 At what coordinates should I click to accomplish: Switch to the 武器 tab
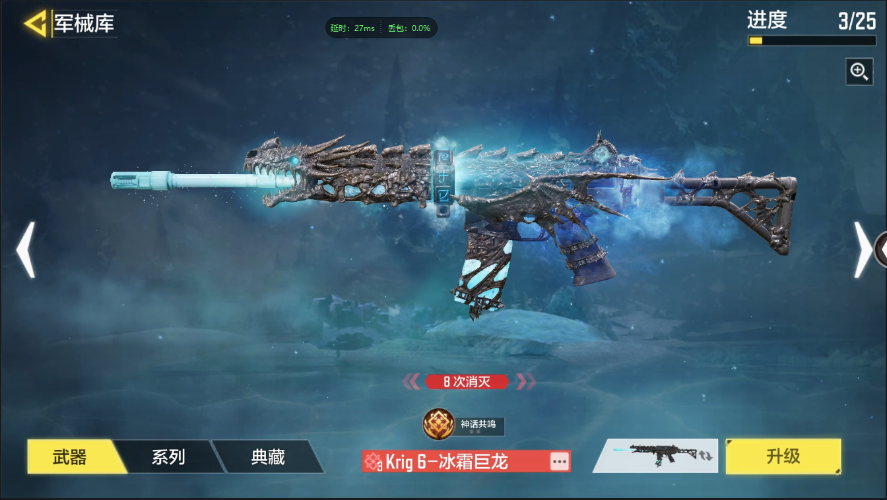click(70, 457)
